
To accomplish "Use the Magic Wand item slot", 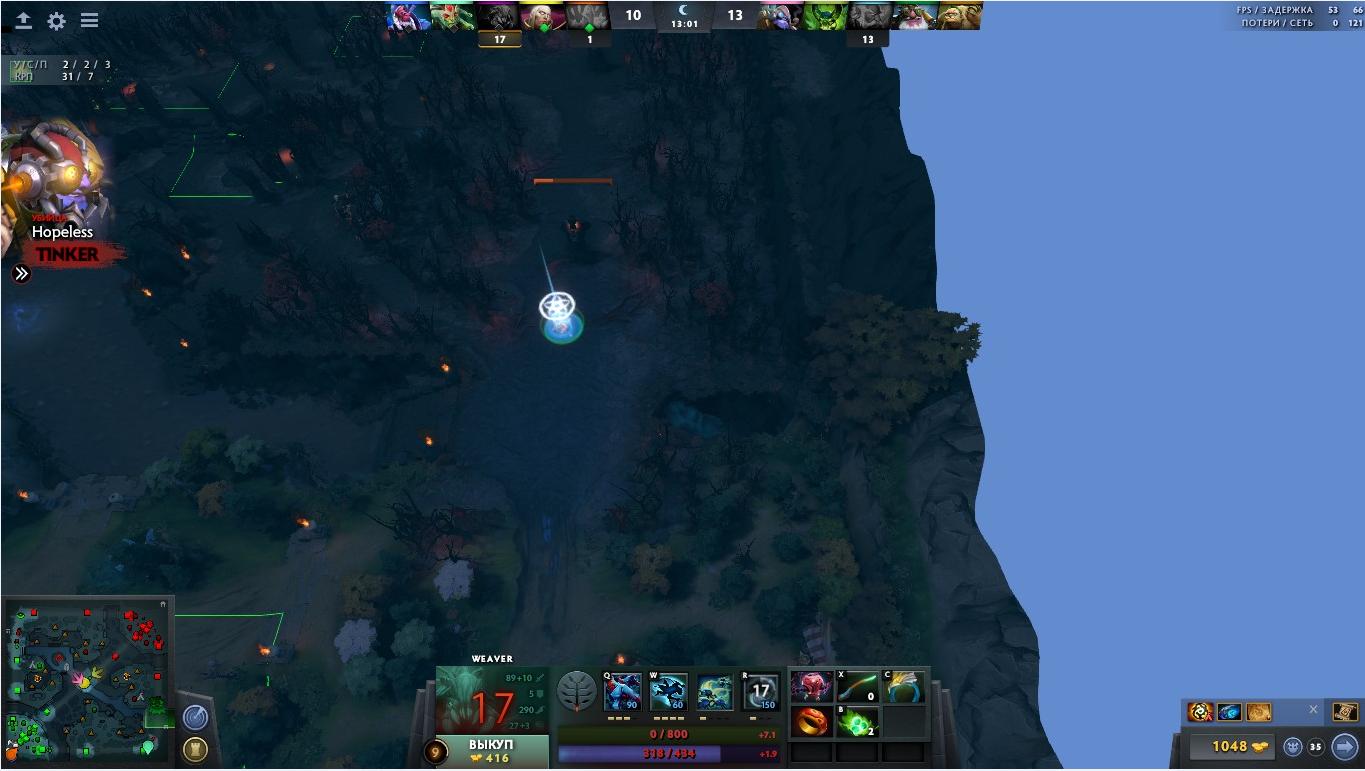I will click(x=858, y=687).
